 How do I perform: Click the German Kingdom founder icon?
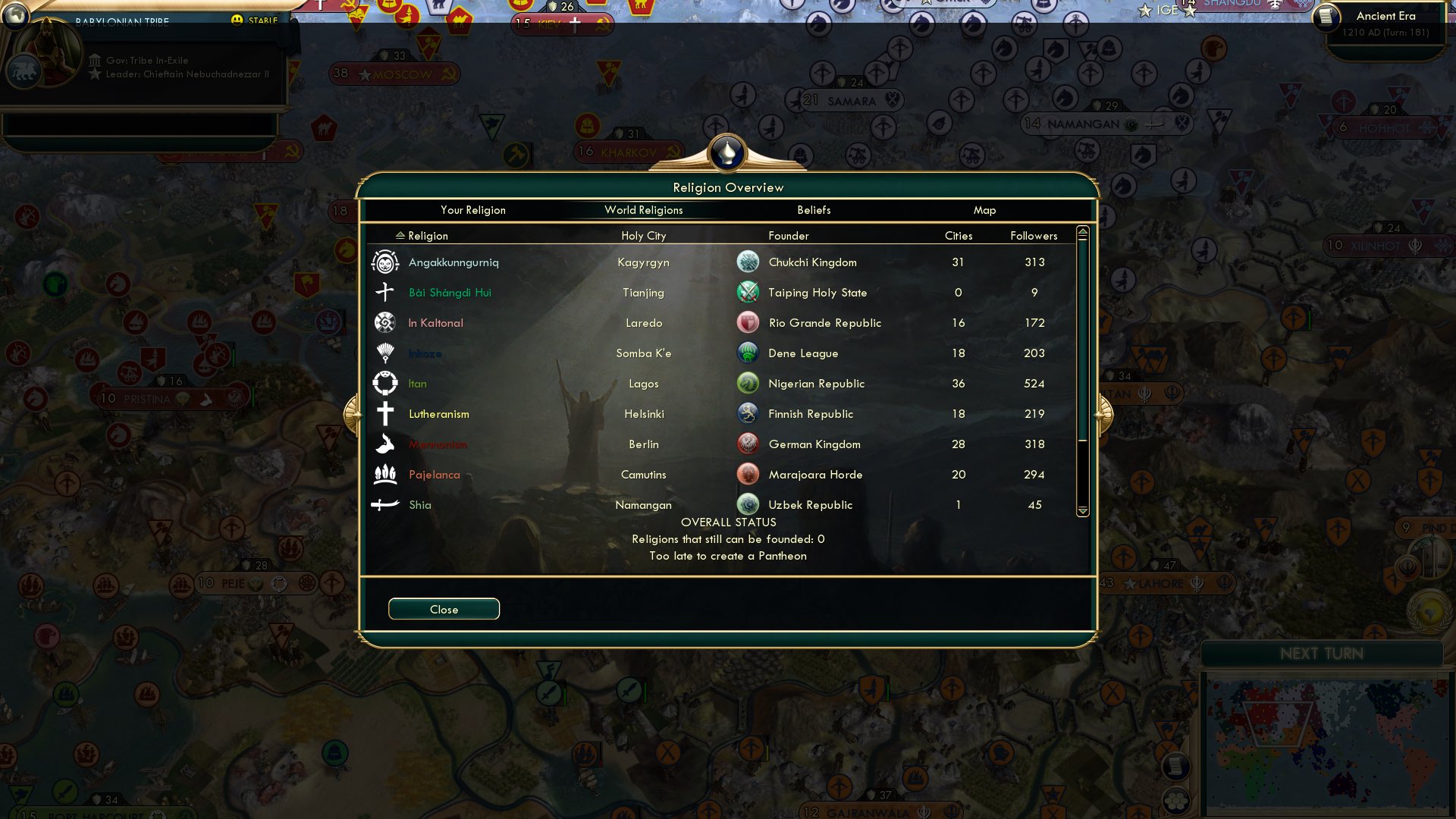[748, 444]
